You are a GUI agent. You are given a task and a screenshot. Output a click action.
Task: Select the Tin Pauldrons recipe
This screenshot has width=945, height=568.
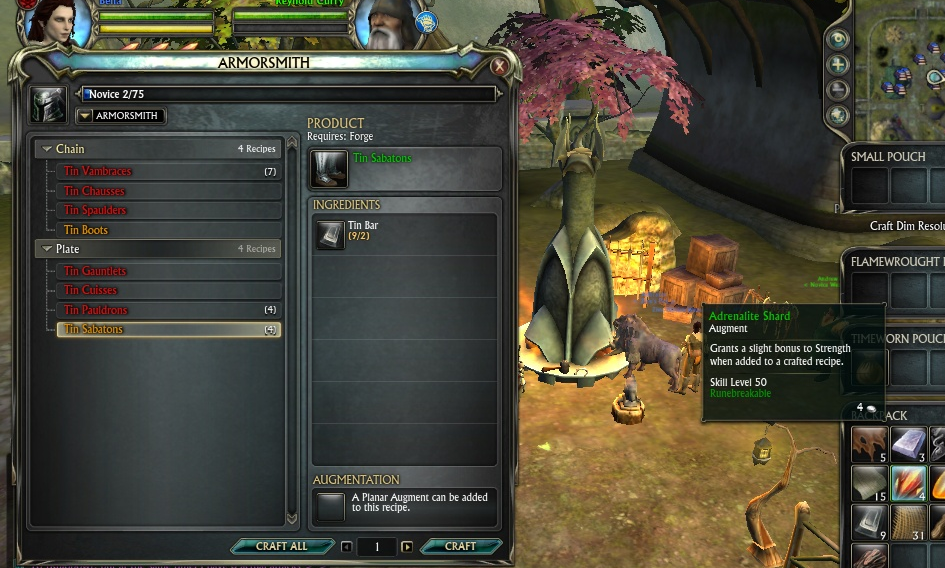click(96, 310)
